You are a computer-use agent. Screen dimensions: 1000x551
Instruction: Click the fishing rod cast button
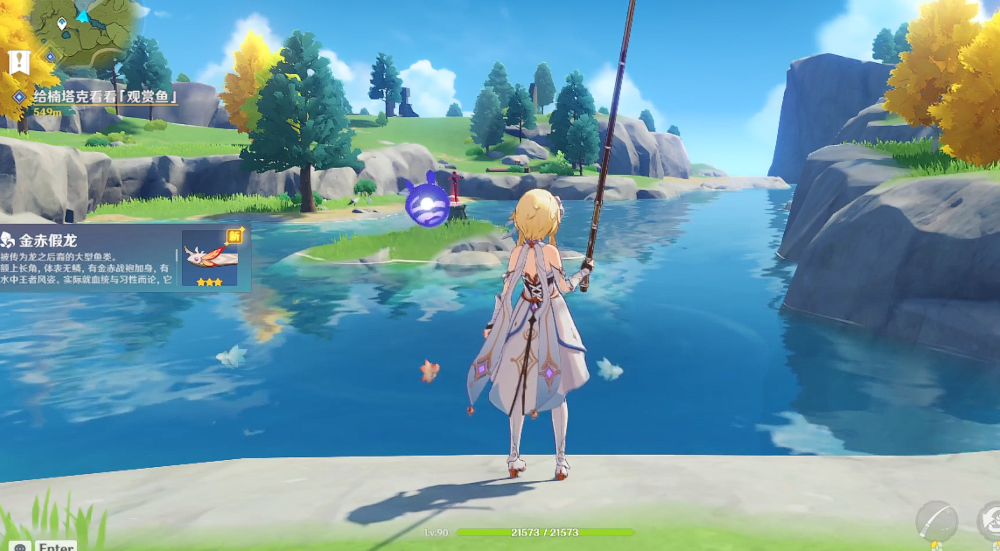[x=936, y=520]
